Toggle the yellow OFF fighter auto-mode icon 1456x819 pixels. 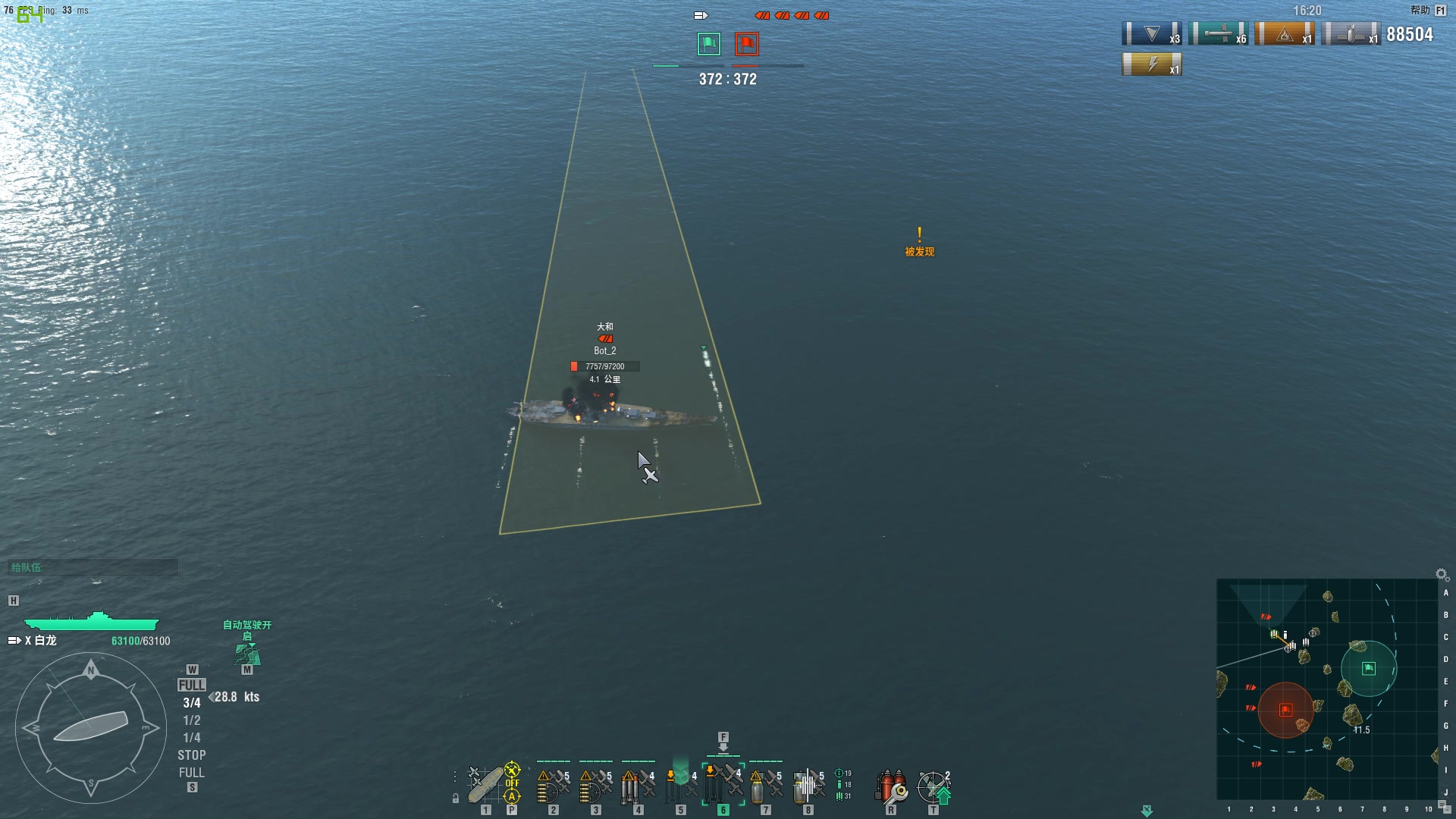click(513, 783)
